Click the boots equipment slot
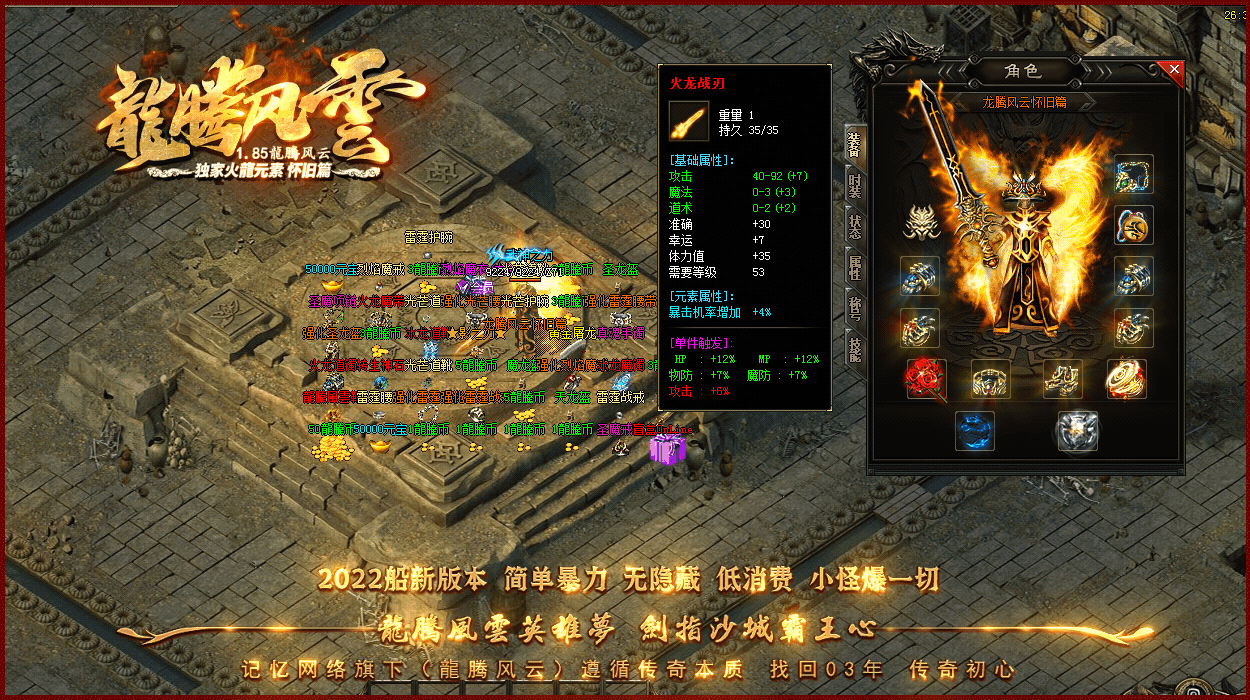 tap(1062, 379)
